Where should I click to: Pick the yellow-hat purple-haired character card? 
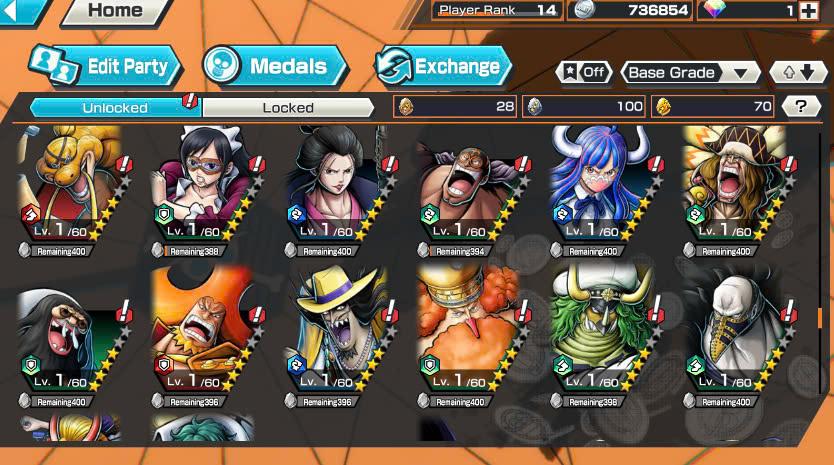[x=333, y=335]
